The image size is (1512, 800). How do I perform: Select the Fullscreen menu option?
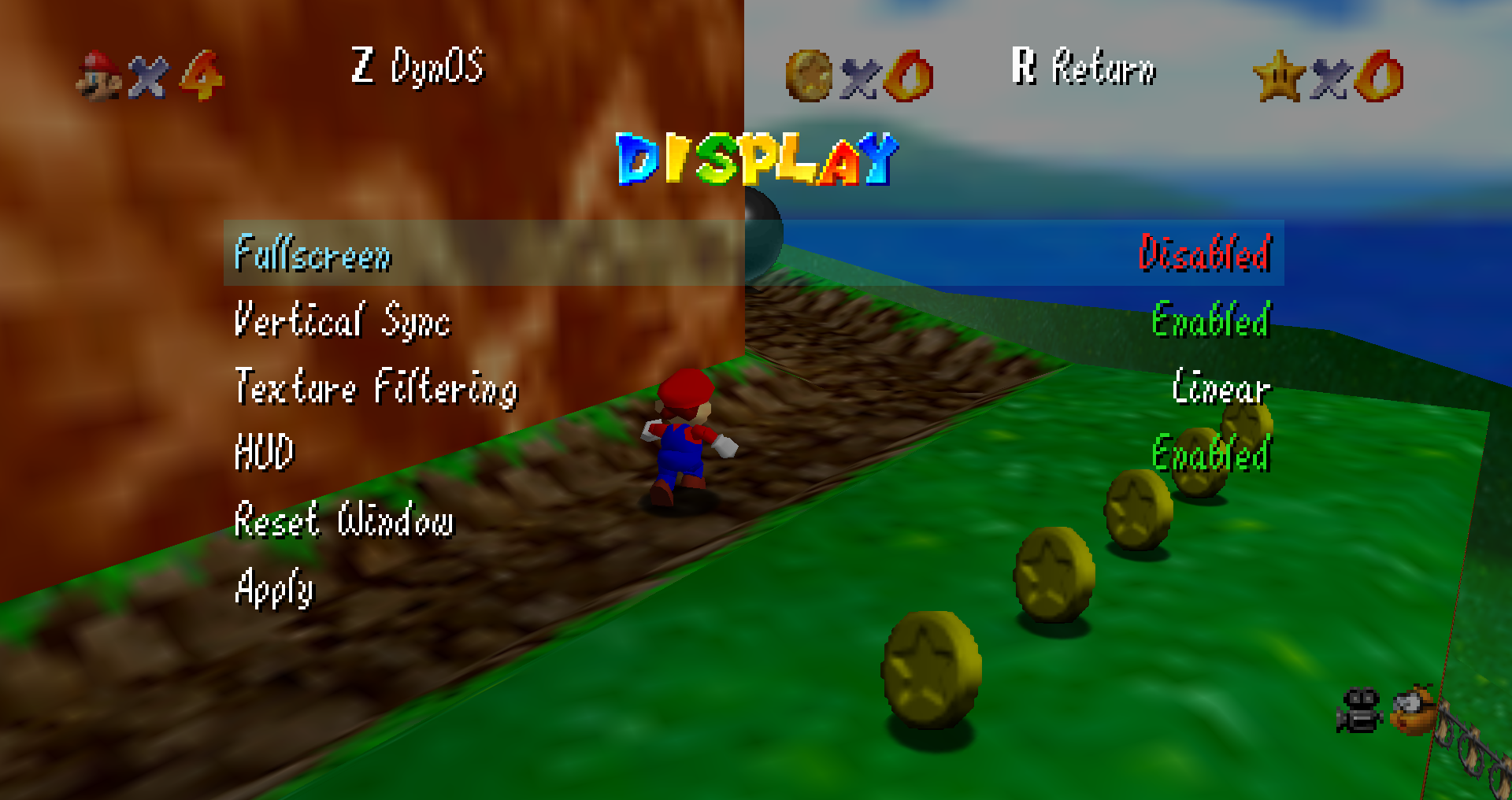pyautogui.click(x=313, y=254)
